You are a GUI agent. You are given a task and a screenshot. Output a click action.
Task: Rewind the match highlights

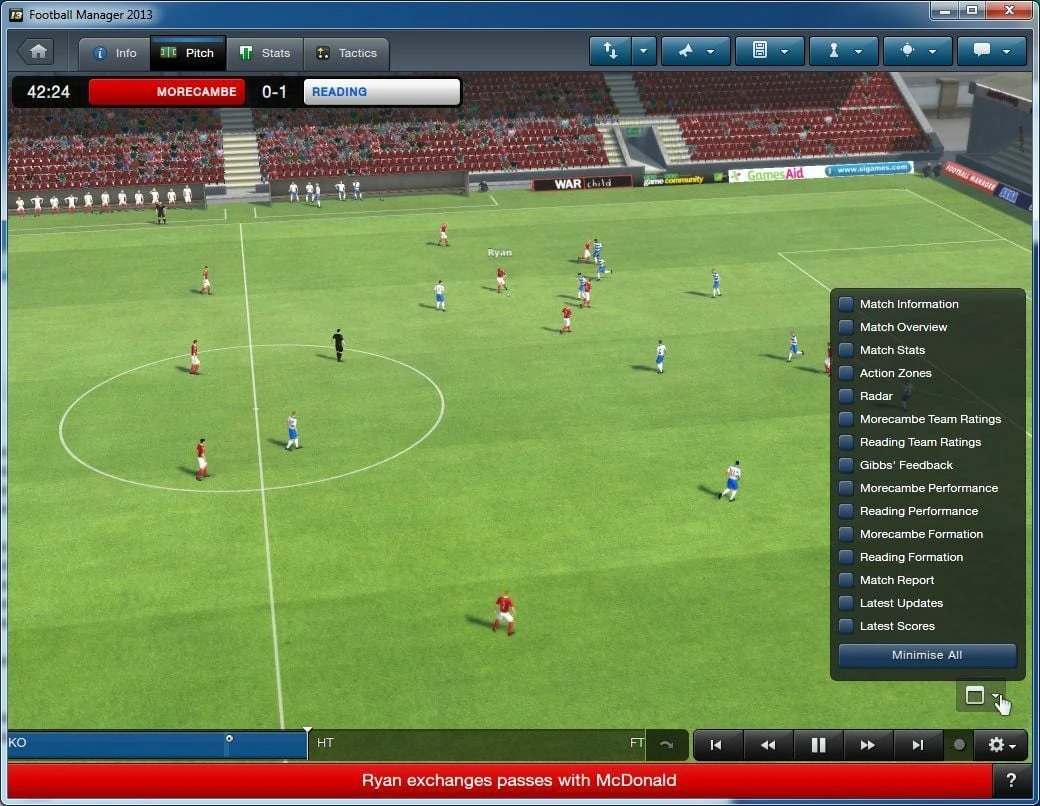(x=768, y=745)
